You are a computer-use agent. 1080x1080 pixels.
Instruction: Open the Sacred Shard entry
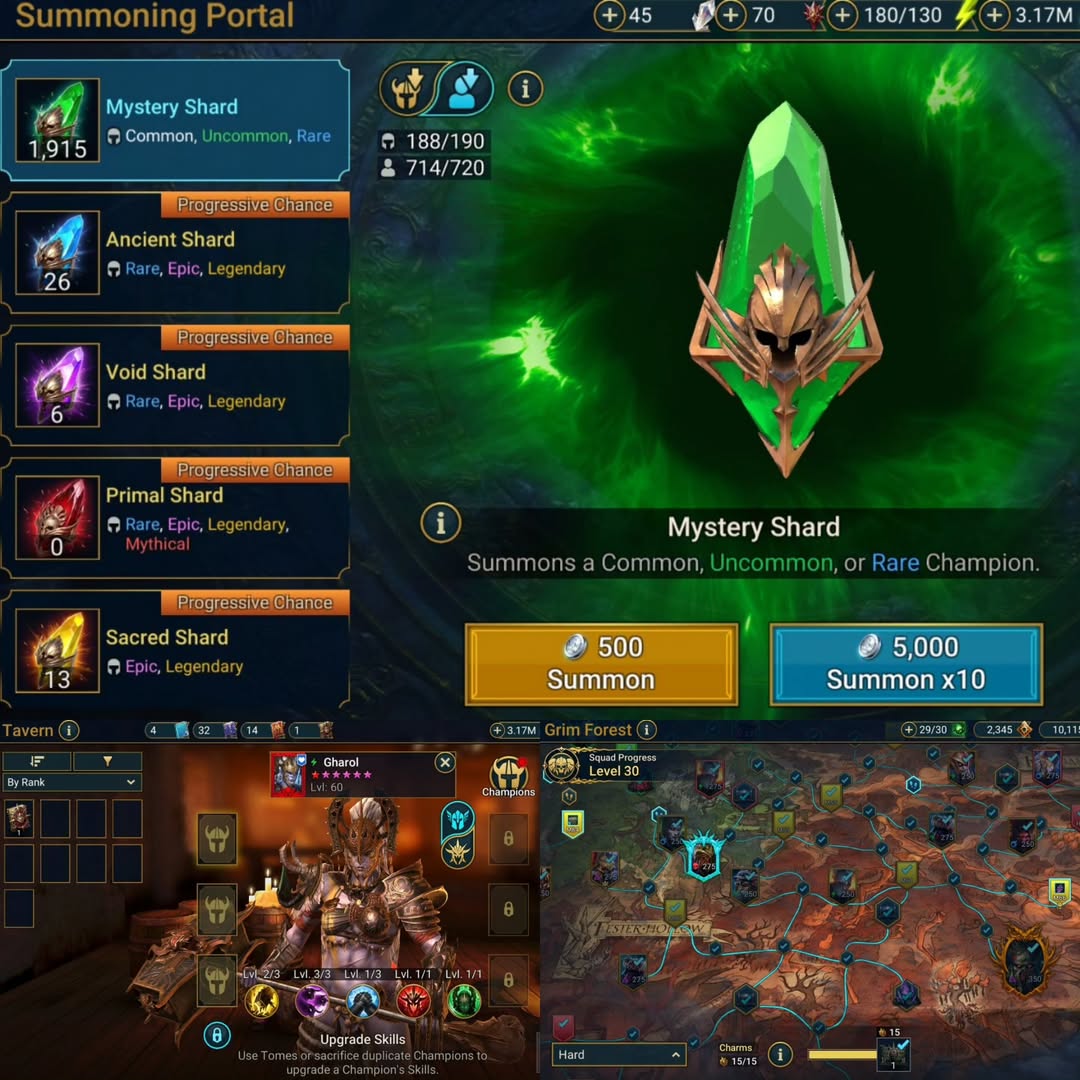(x=175, y=652)
